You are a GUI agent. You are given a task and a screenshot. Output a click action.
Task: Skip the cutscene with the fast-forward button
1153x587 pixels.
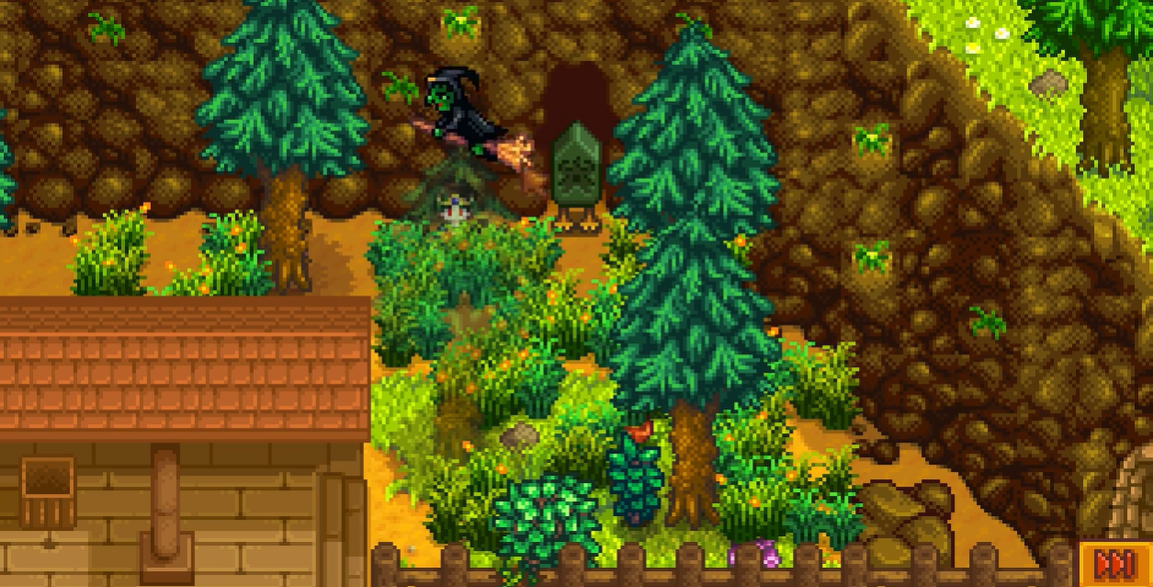[1114, 565]
